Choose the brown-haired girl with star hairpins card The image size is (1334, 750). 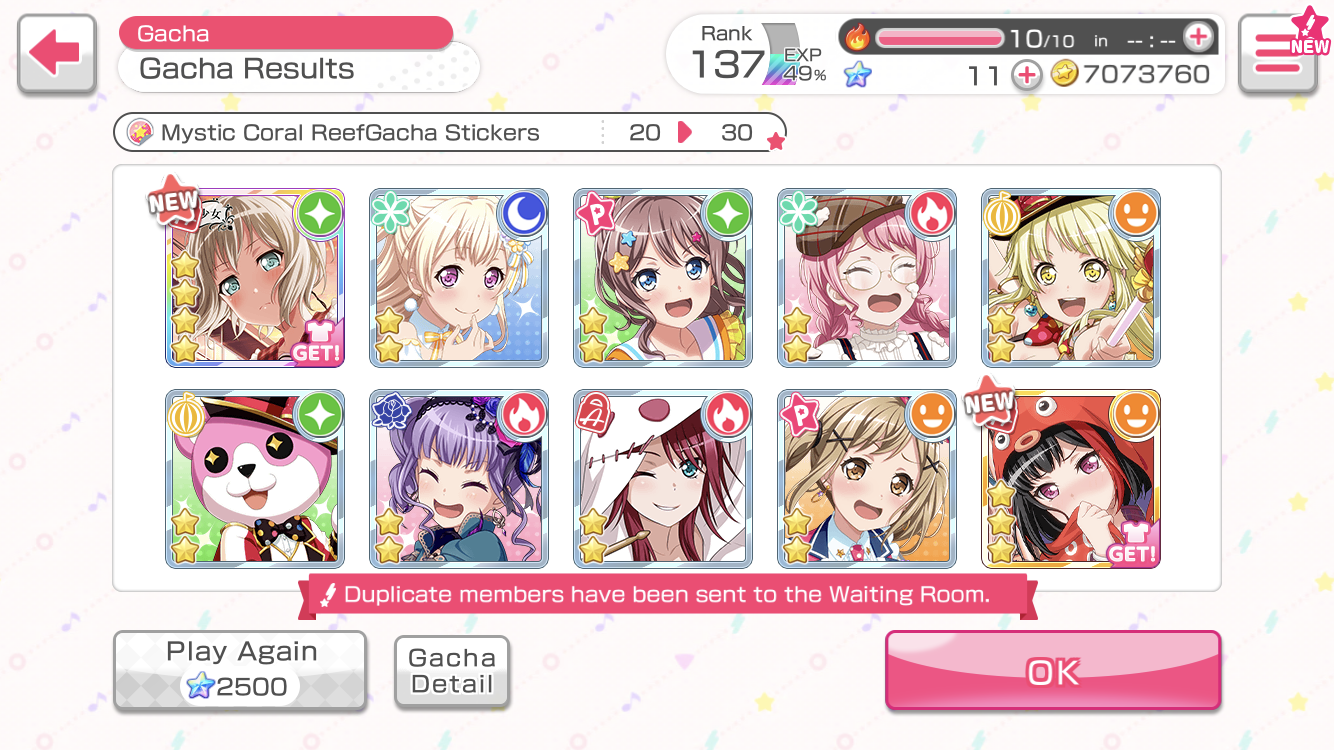point(663,277)
